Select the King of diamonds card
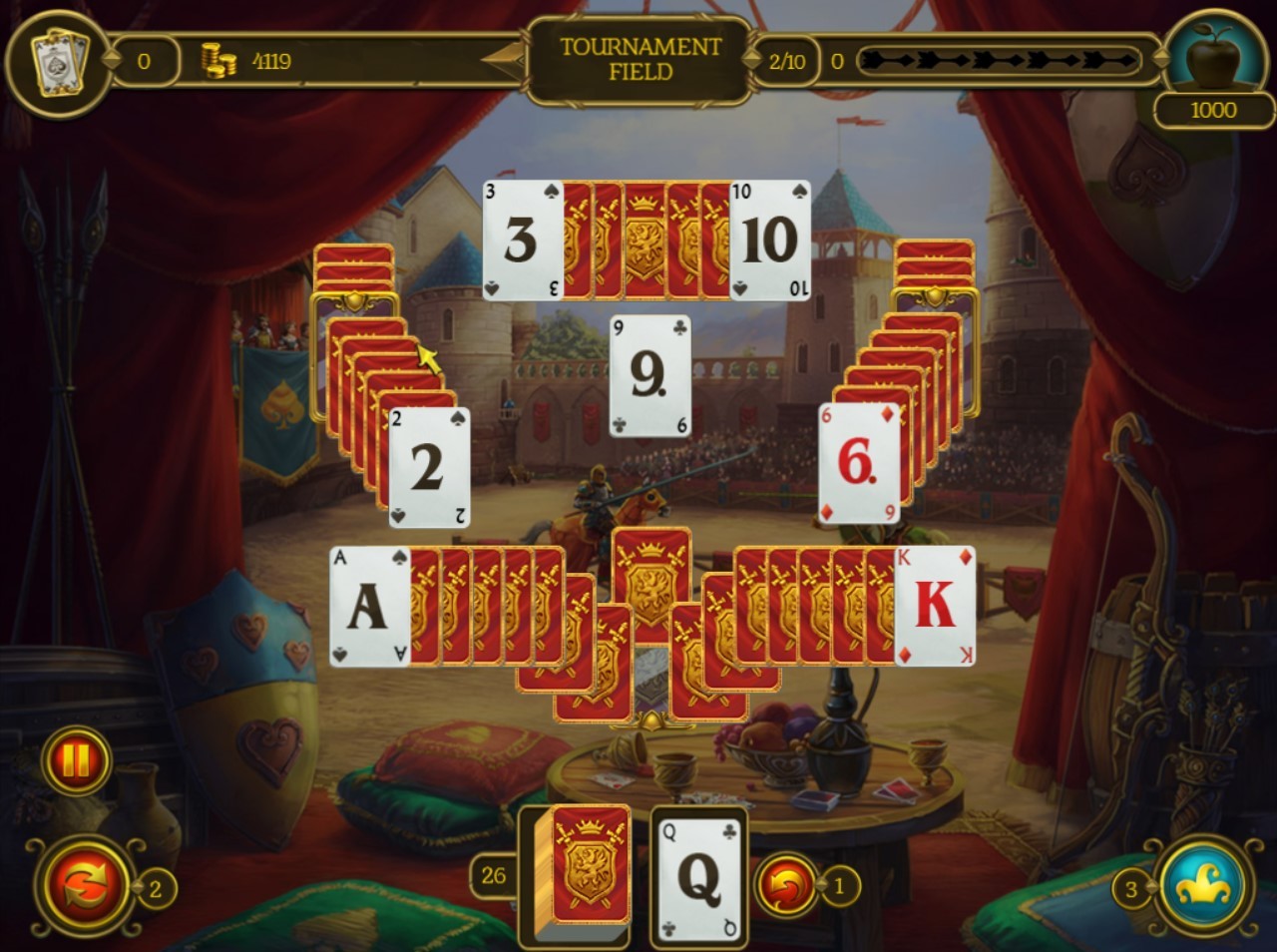Image resolution: width=1277 pixels, height=952 pixels. pos(938,607)
